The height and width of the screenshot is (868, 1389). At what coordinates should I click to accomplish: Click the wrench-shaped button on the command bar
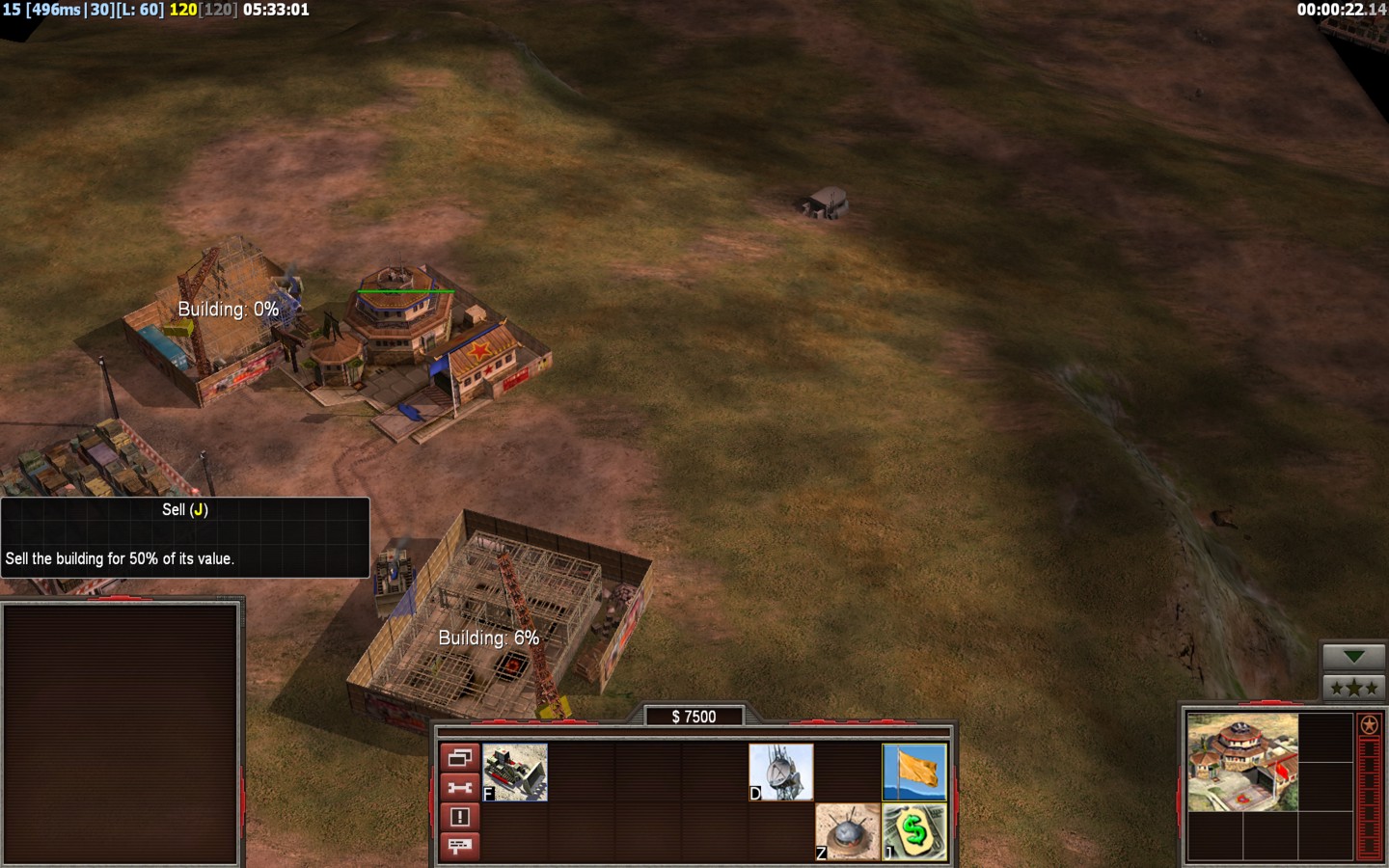click(459, 788)
